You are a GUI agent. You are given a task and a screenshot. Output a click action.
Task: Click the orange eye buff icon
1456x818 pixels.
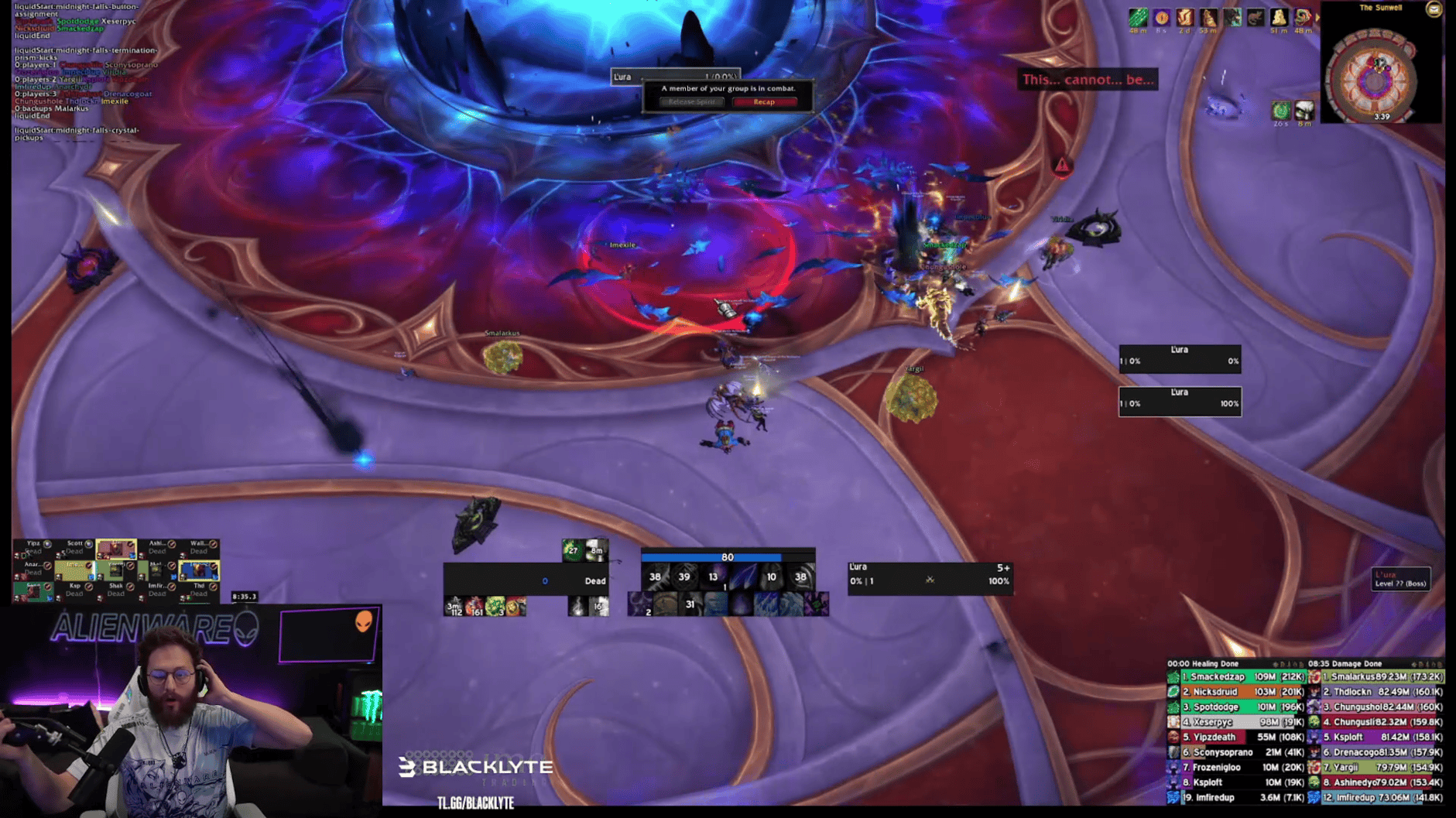1161,18
